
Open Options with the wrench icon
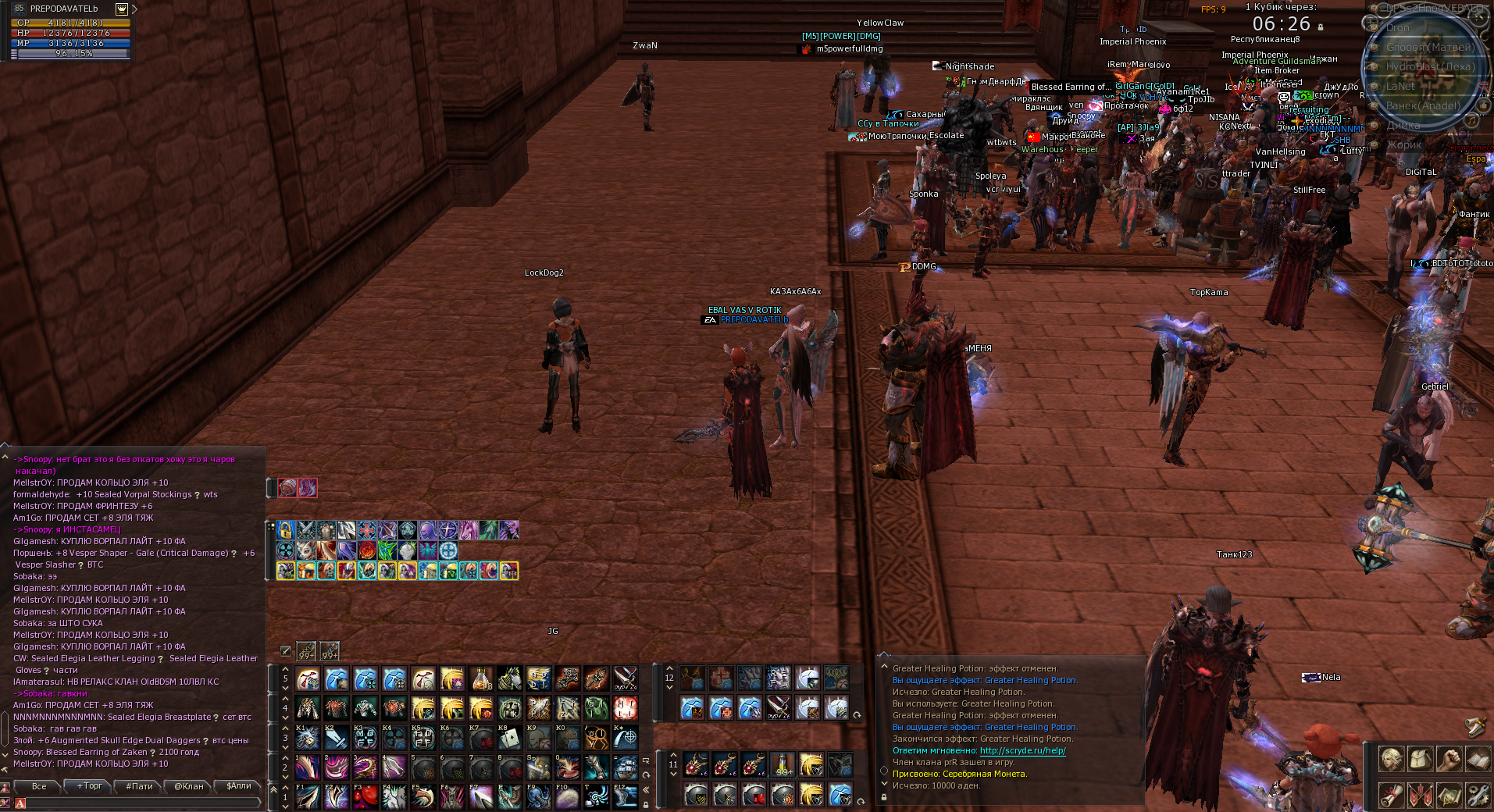tap(1478, 796)
